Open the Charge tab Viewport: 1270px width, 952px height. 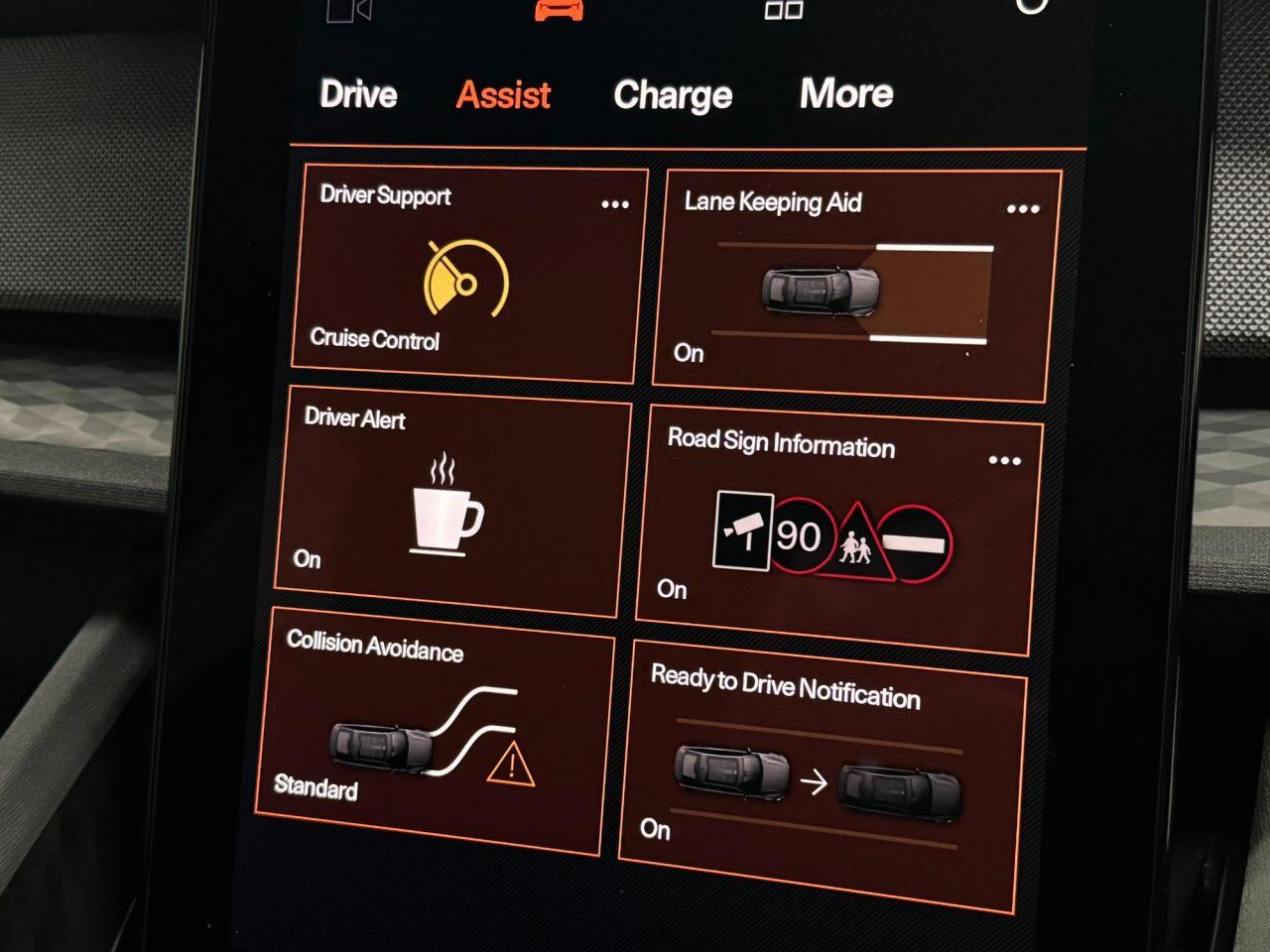click(673, 95)
